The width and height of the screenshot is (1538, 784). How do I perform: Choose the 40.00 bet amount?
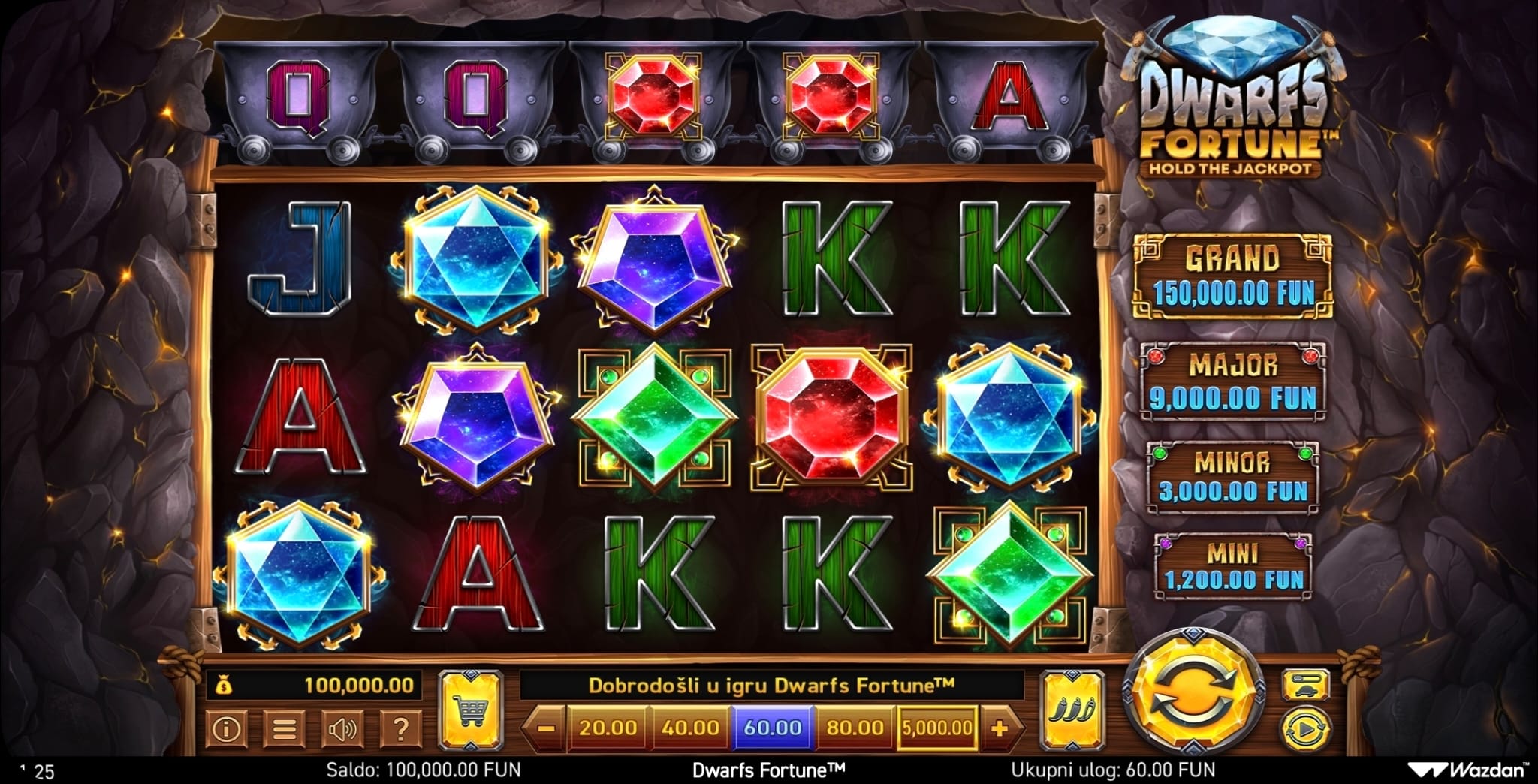[x=690, y=728]
